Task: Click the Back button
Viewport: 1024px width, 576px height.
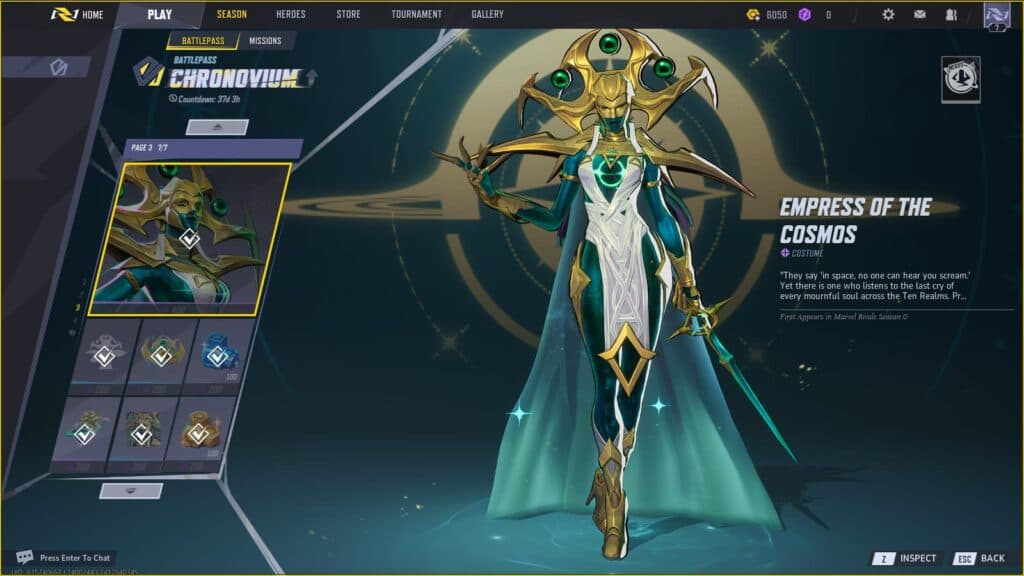Action: coord(979,558)
